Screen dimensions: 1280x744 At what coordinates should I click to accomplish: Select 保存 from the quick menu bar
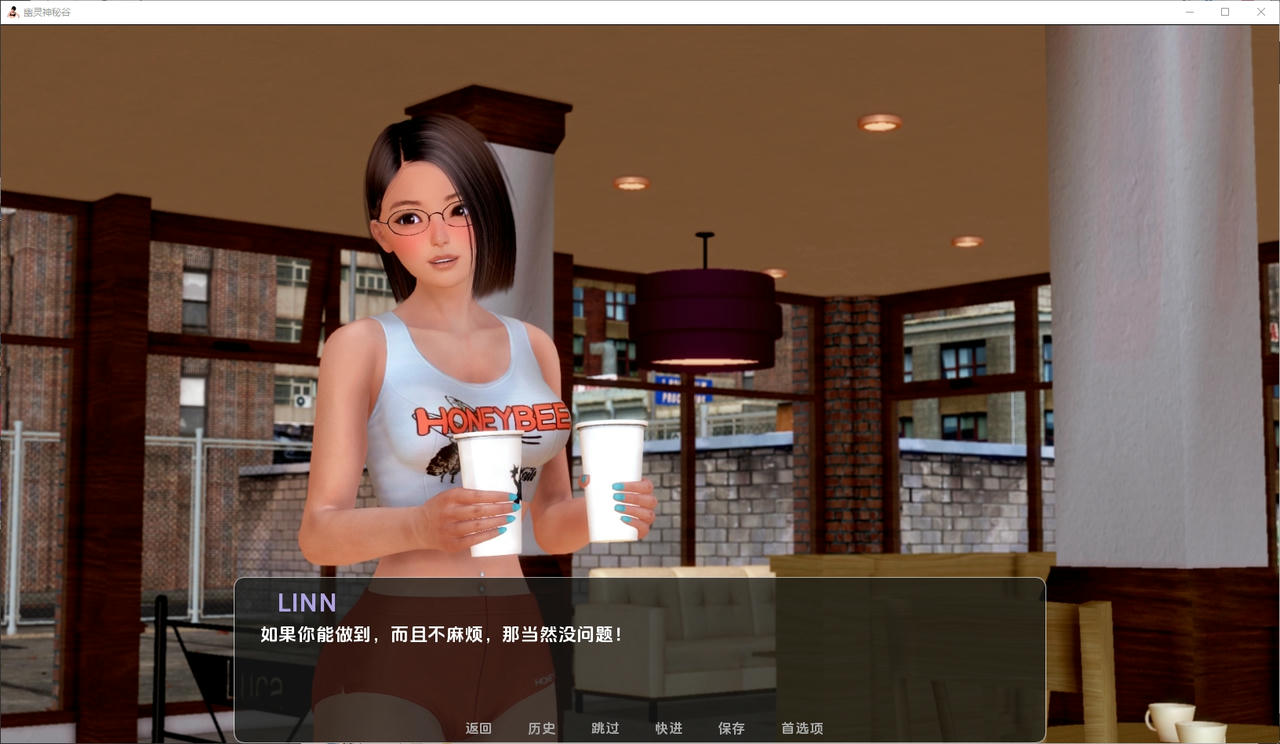pos(732,728)
